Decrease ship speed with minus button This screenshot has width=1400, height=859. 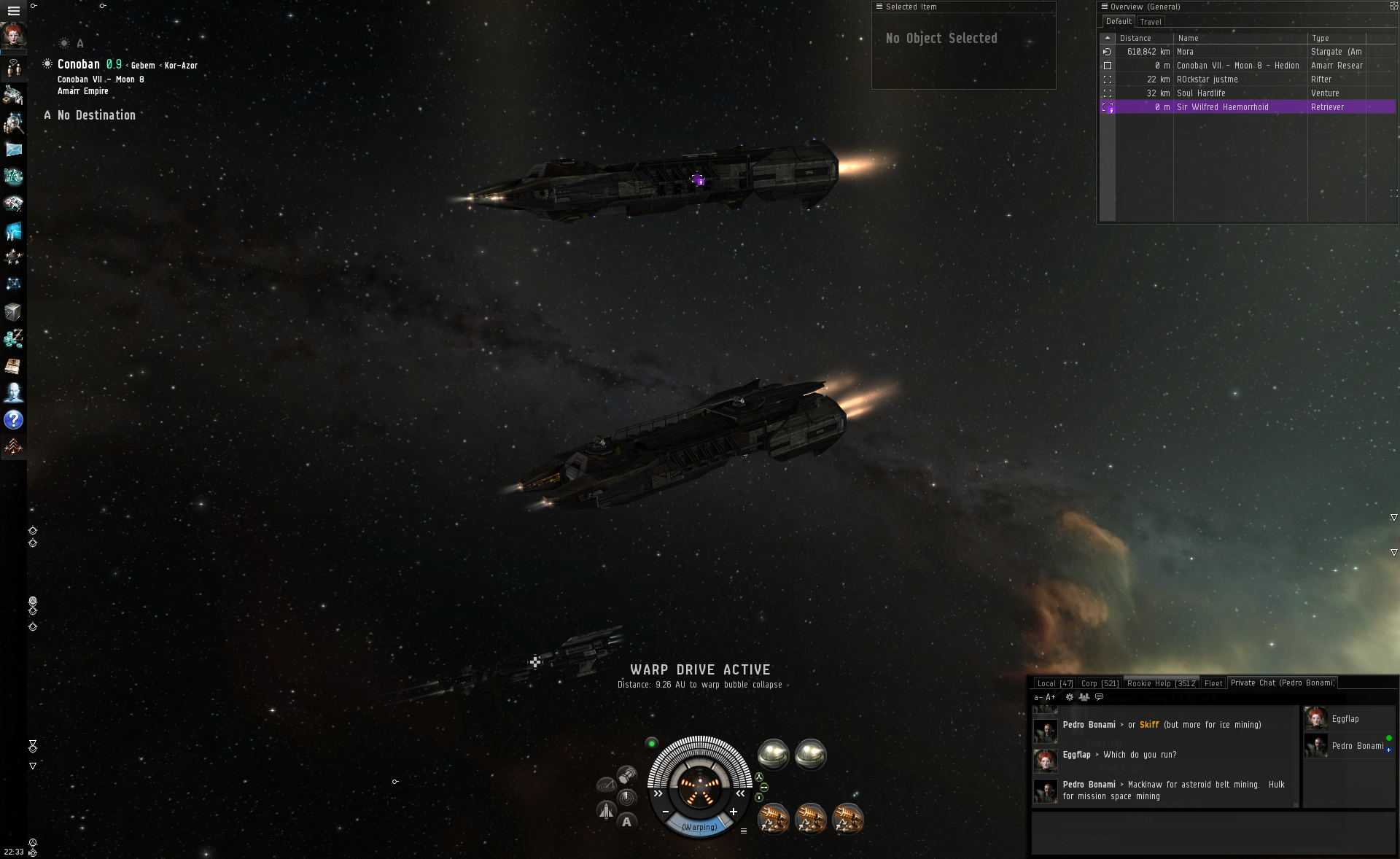coord(666,812)
